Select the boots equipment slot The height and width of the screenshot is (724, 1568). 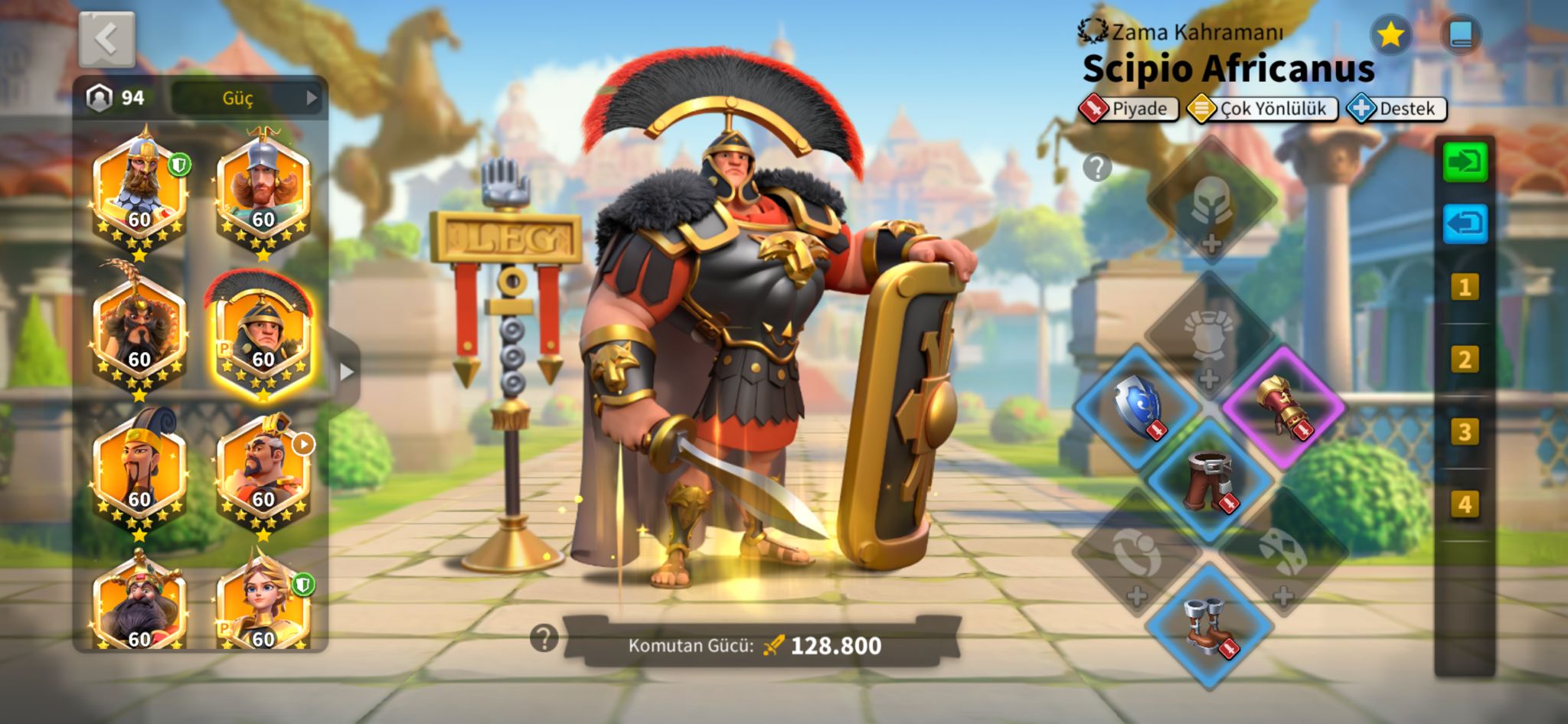pyautogui.click(x=1210, y=625)
